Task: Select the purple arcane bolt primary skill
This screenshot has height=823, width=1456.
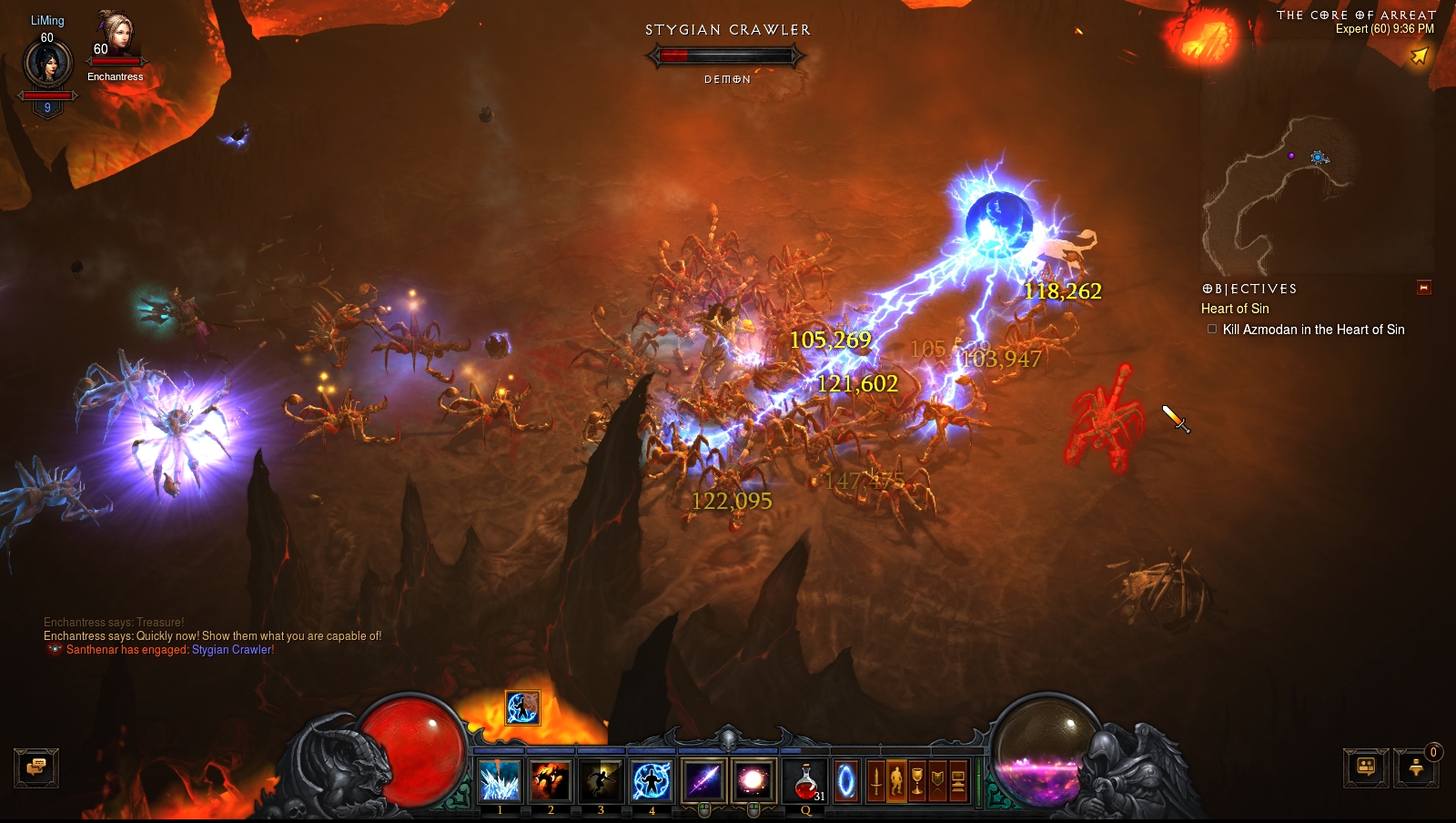Action: (703, 781)
